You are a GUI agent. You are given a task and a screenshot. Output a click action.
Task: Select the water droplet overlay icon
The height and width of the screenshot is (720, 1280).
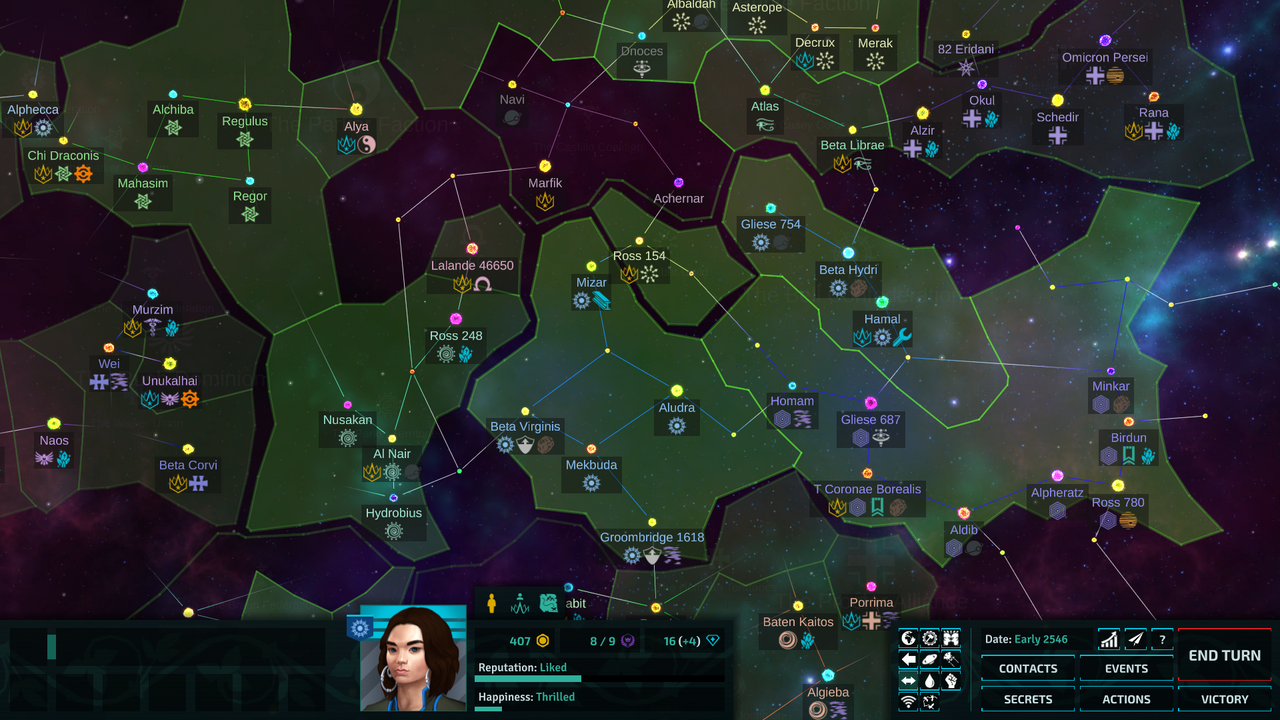tap(930, 680)
